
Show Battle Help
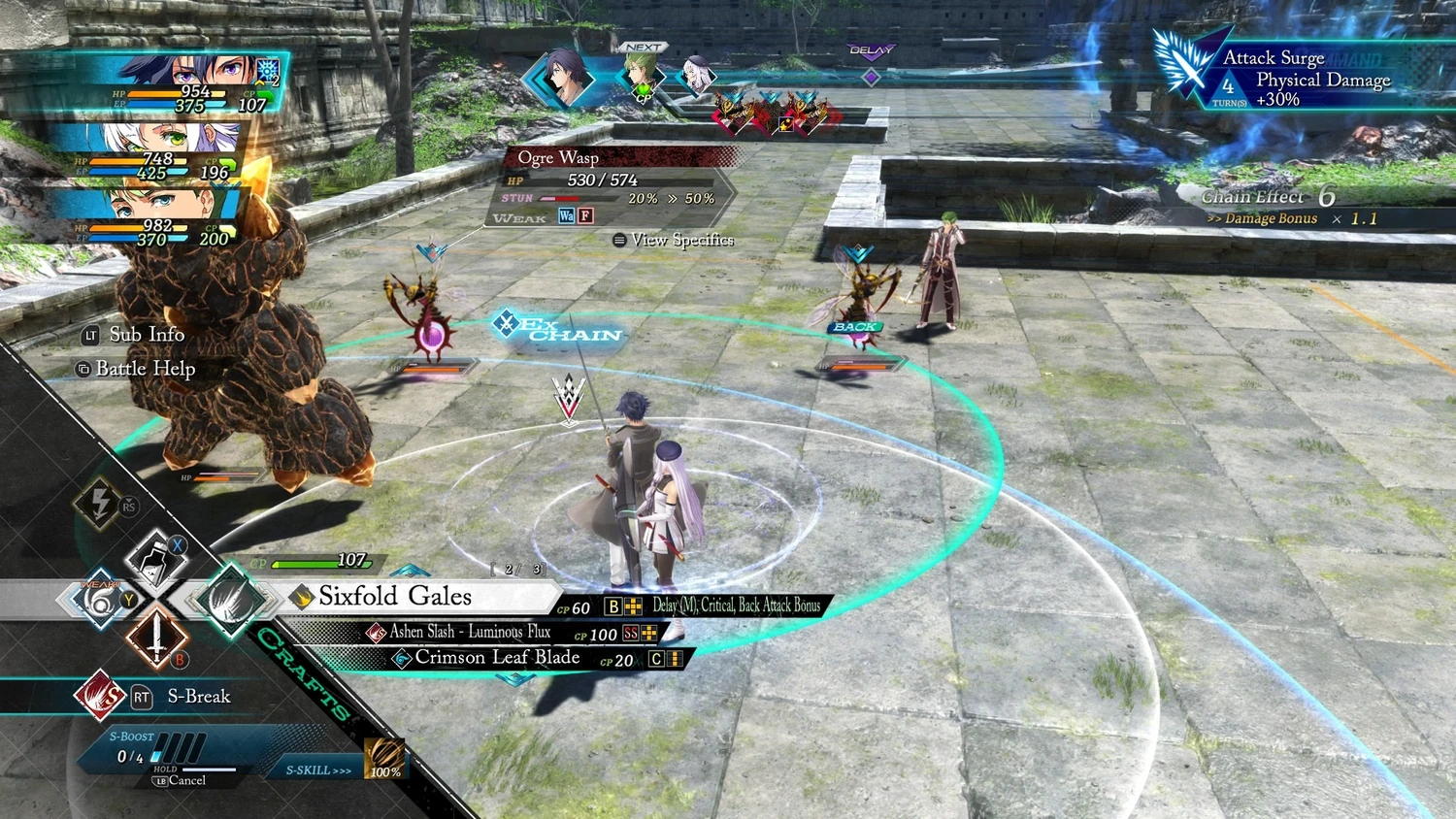click(x=145, y=369)
